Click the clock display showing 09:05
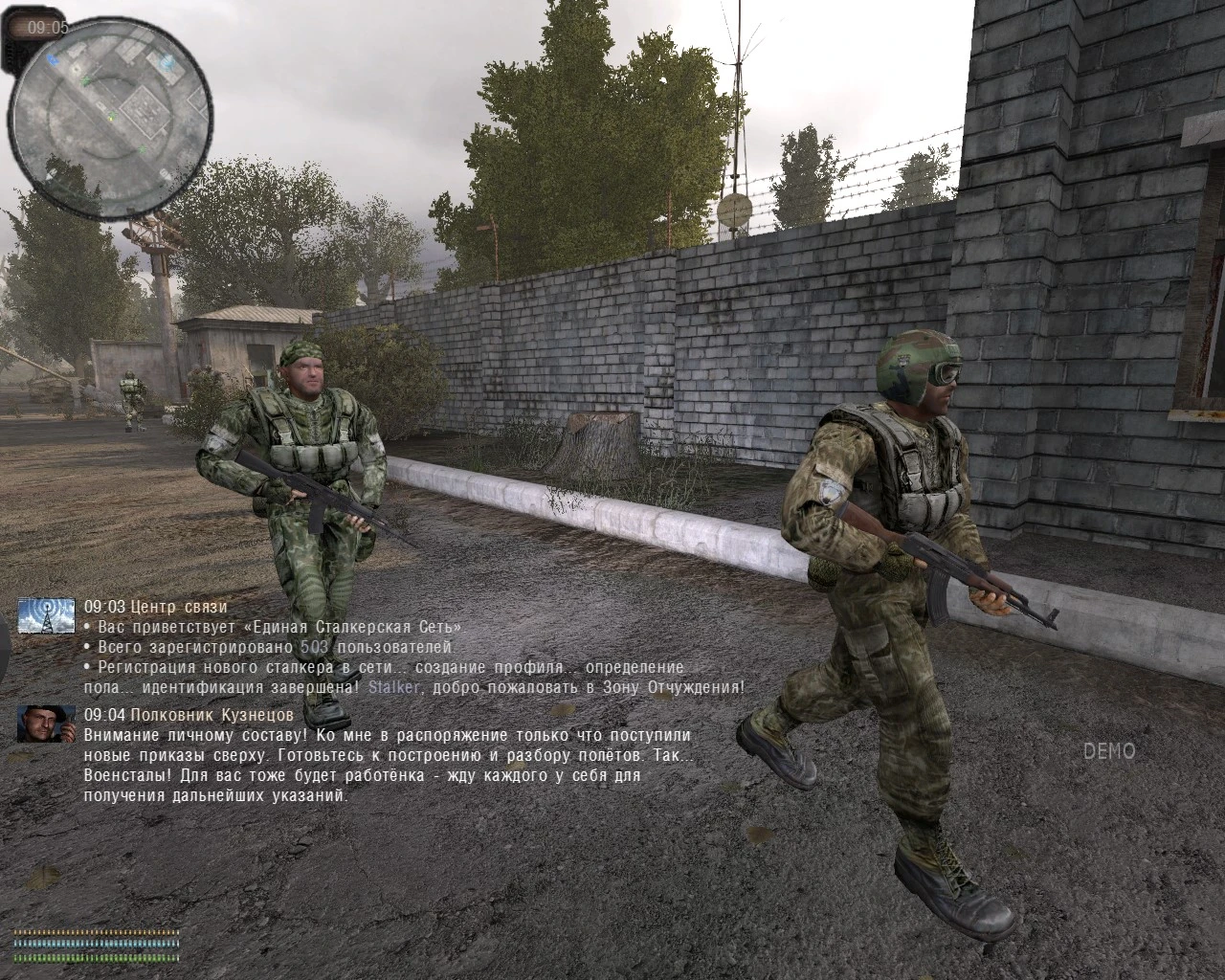1225x980 pixels. pyautogui.click(x=48, y=27)
